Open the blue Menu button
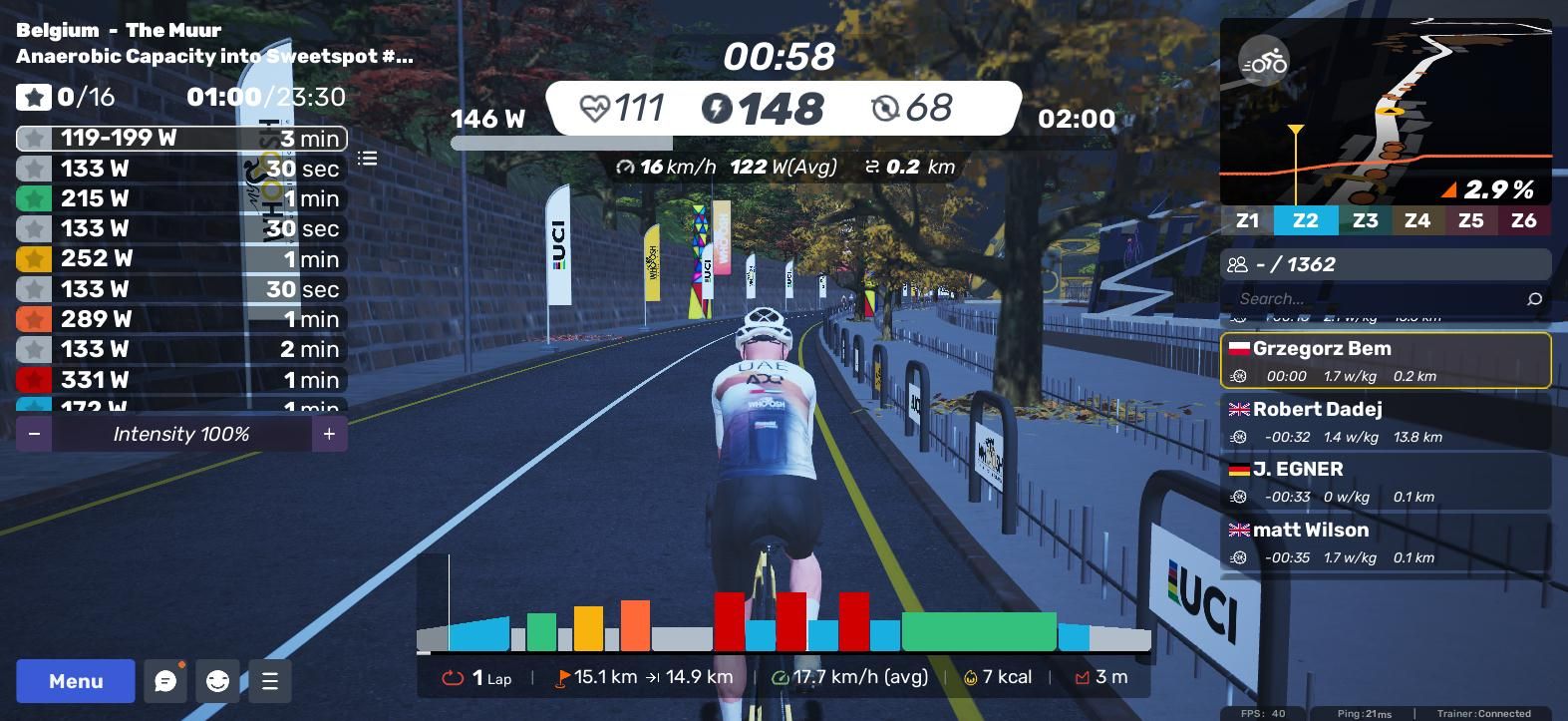Viewport: 1568px width, 721px height. [x=76, y=681]
